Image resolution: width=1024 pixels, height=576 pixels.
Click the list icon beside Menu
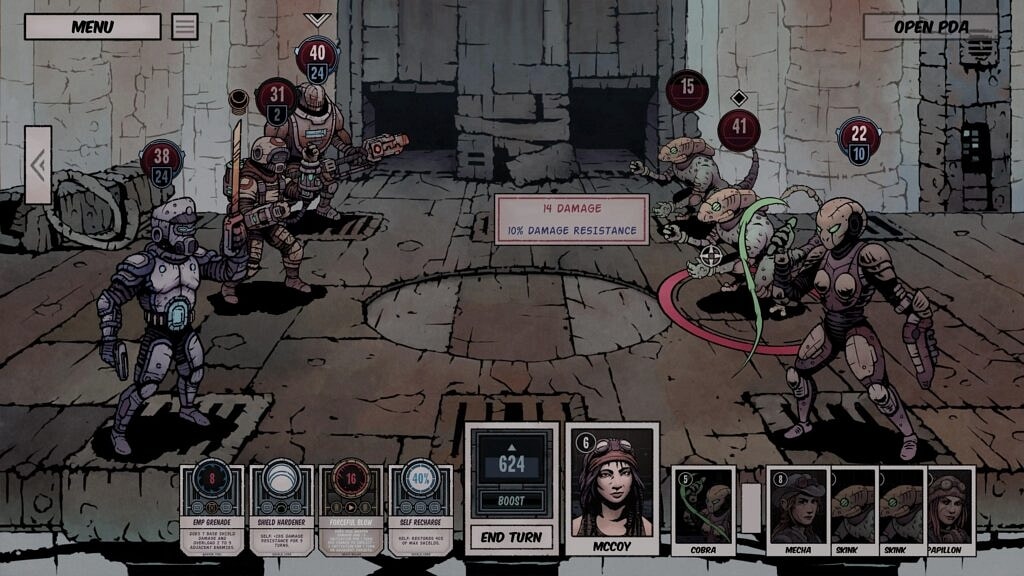(185, 27)
